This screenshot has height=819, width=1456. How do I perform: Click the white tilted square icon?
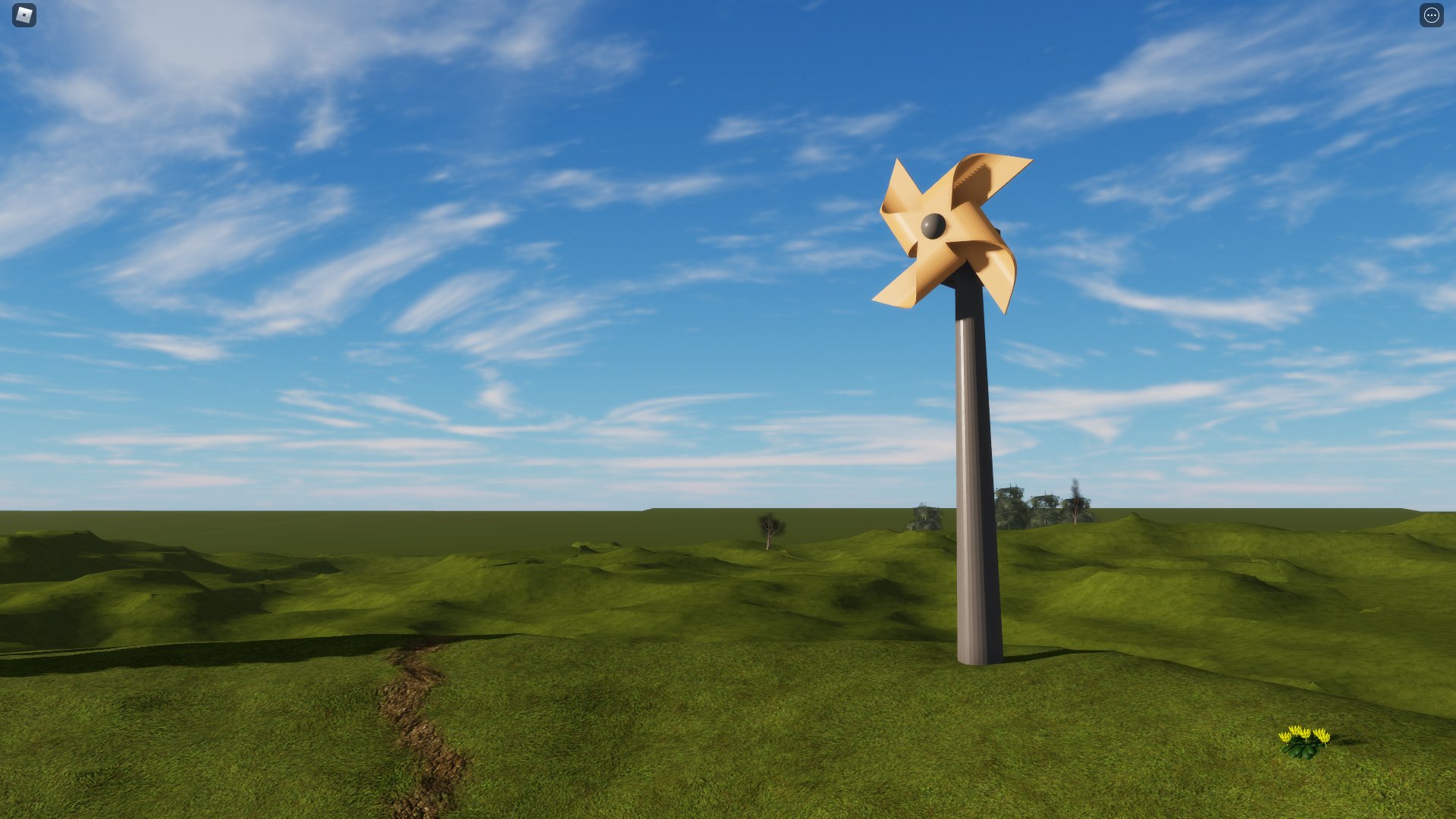point(23,16)
